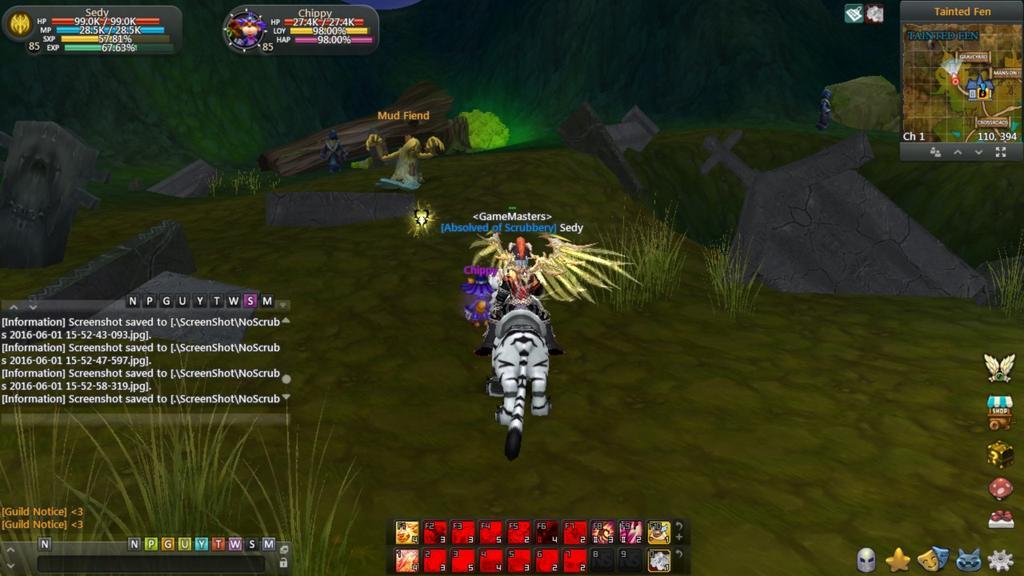The height and width of the screenshot is (576, 1024).
Task: Use the F10 slot item on the hotbar
Action: (x=658, y=532)
